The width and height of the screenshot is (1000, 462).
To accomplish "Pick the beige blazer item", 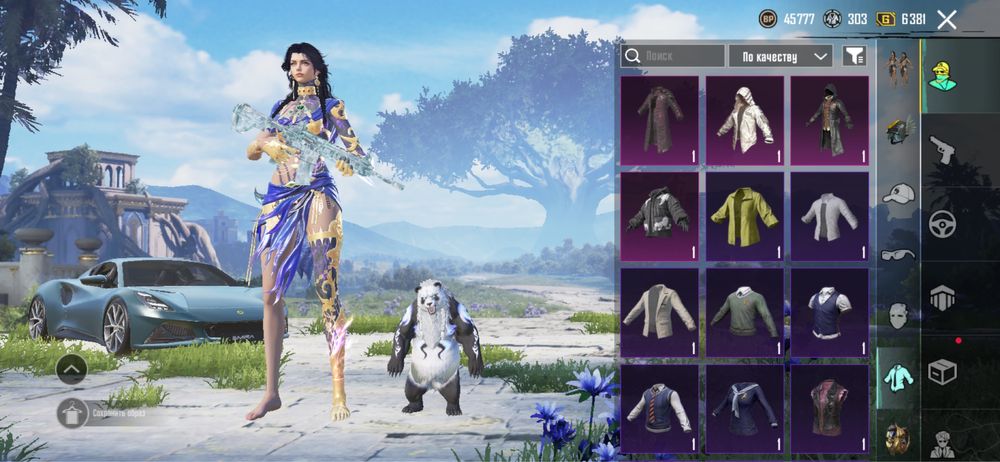I will point(659,312).
